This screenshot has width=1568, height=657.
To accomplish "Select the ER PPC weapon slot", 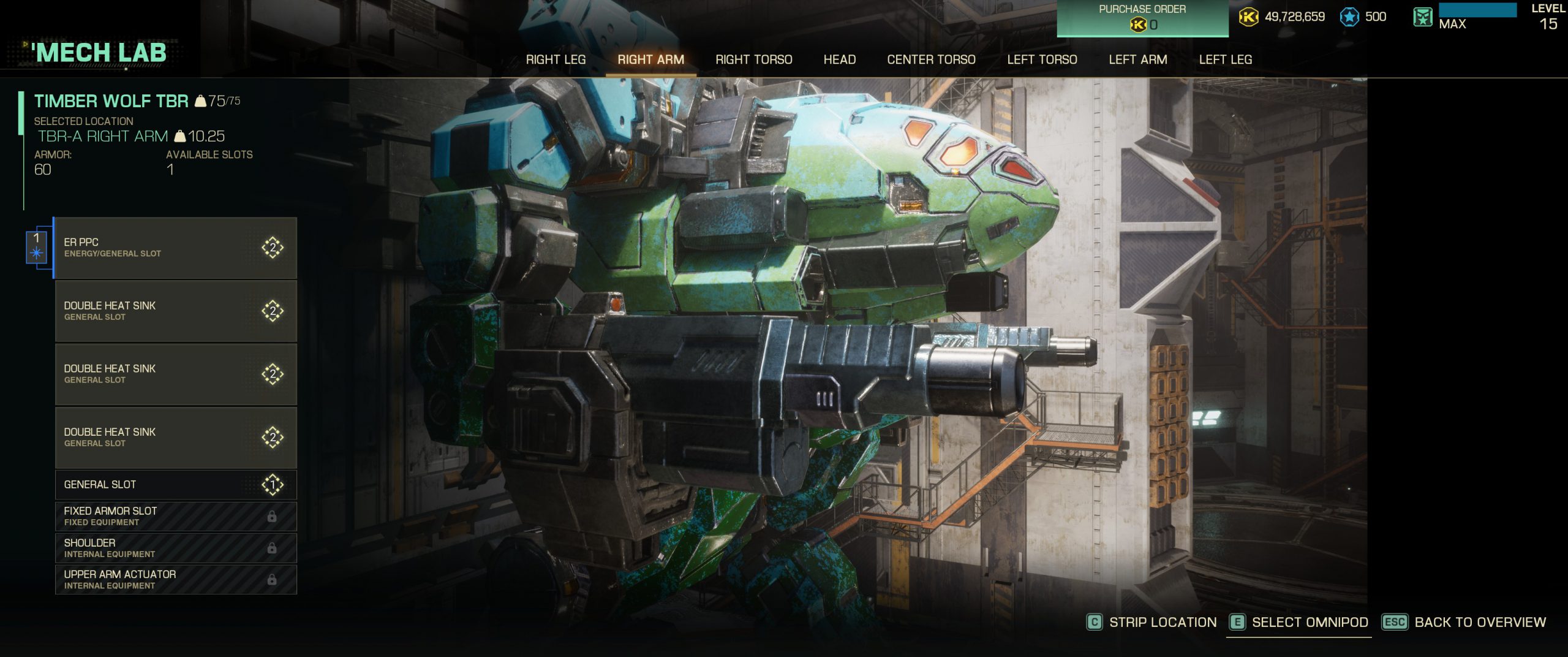I will [176, 248].
